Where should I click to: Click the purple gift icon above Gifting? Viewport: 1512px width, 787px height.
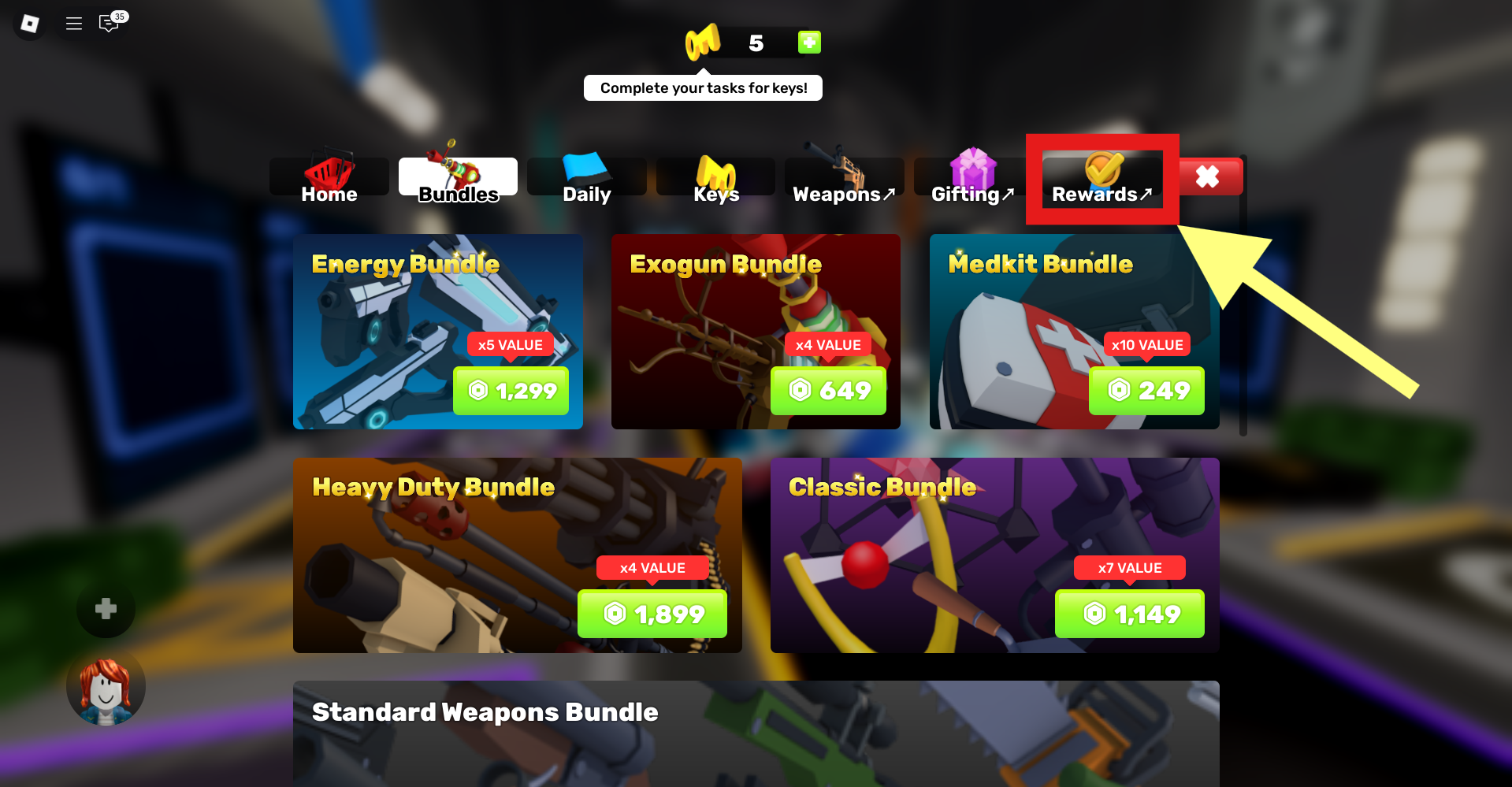[x=971, y=165]
